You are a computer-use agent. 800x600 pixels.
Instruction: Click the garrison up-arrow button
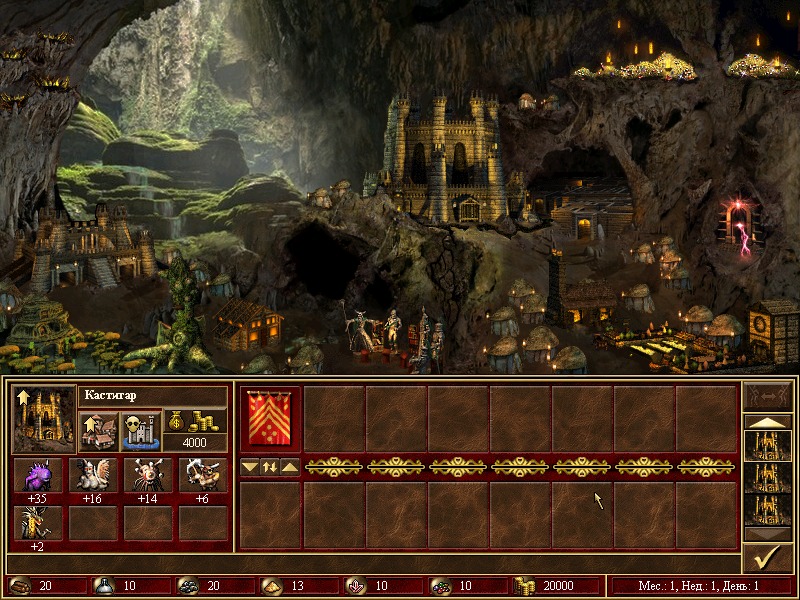(x=289, y=466)
